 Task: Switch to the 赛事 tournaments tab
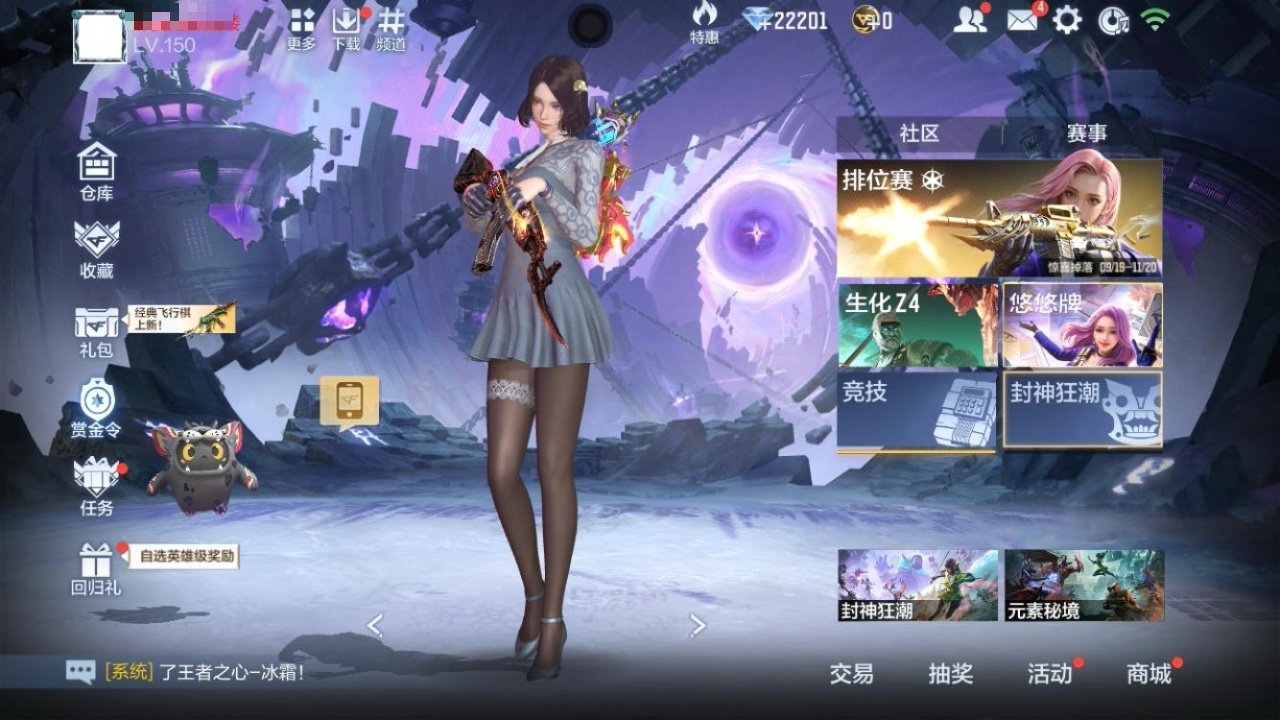pyautogui.click(x=1086, y=134)
